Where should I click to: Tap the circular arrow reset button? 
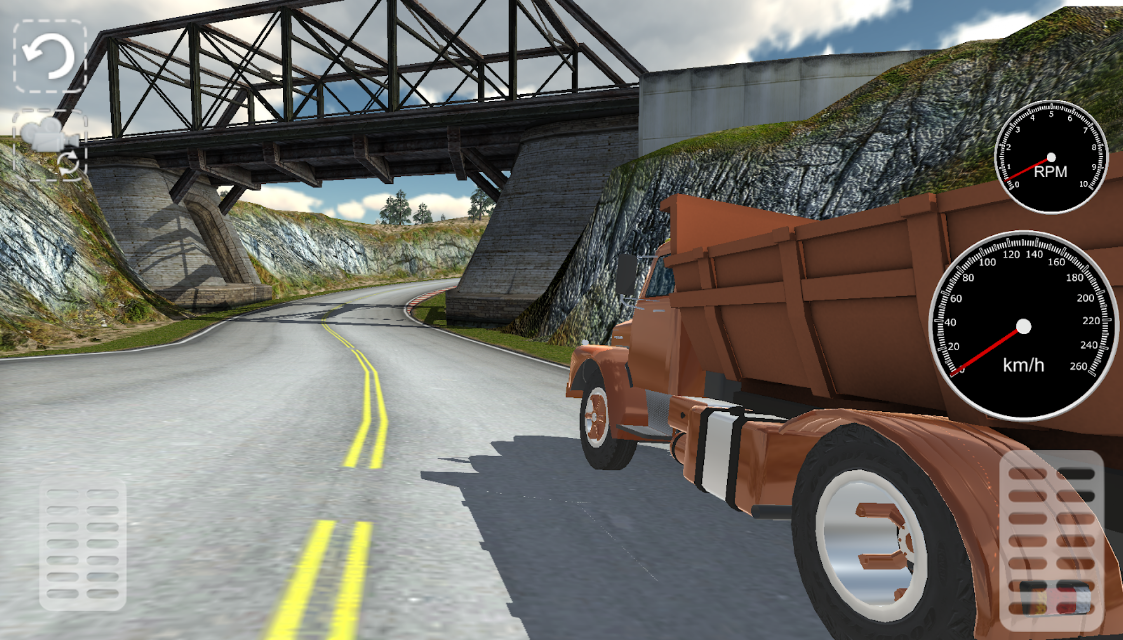point(49,57)
